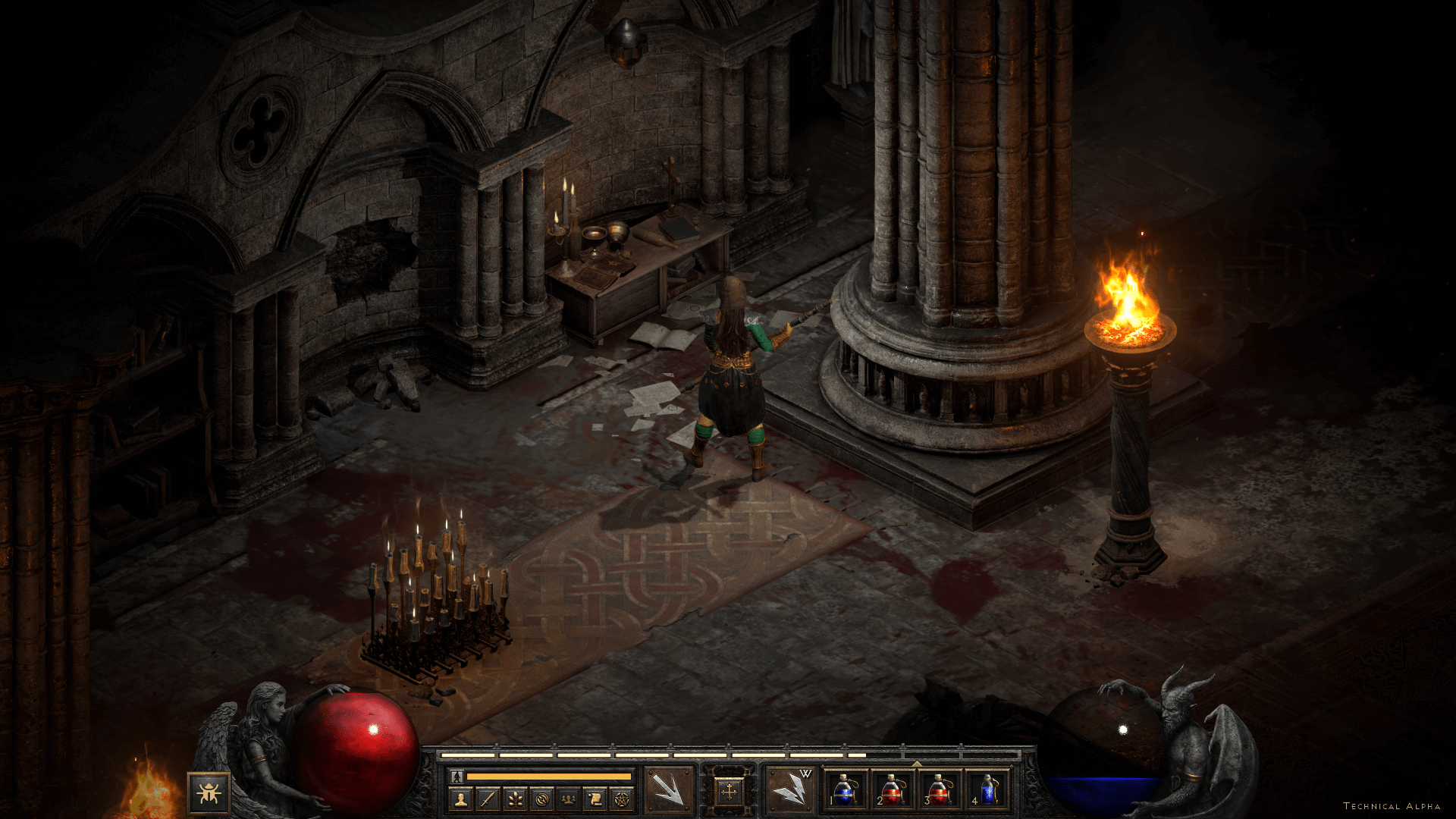This screenshot has width=1456, height=819.
Task: Use the red healing potion in slot 2
Action: [893, 790]
